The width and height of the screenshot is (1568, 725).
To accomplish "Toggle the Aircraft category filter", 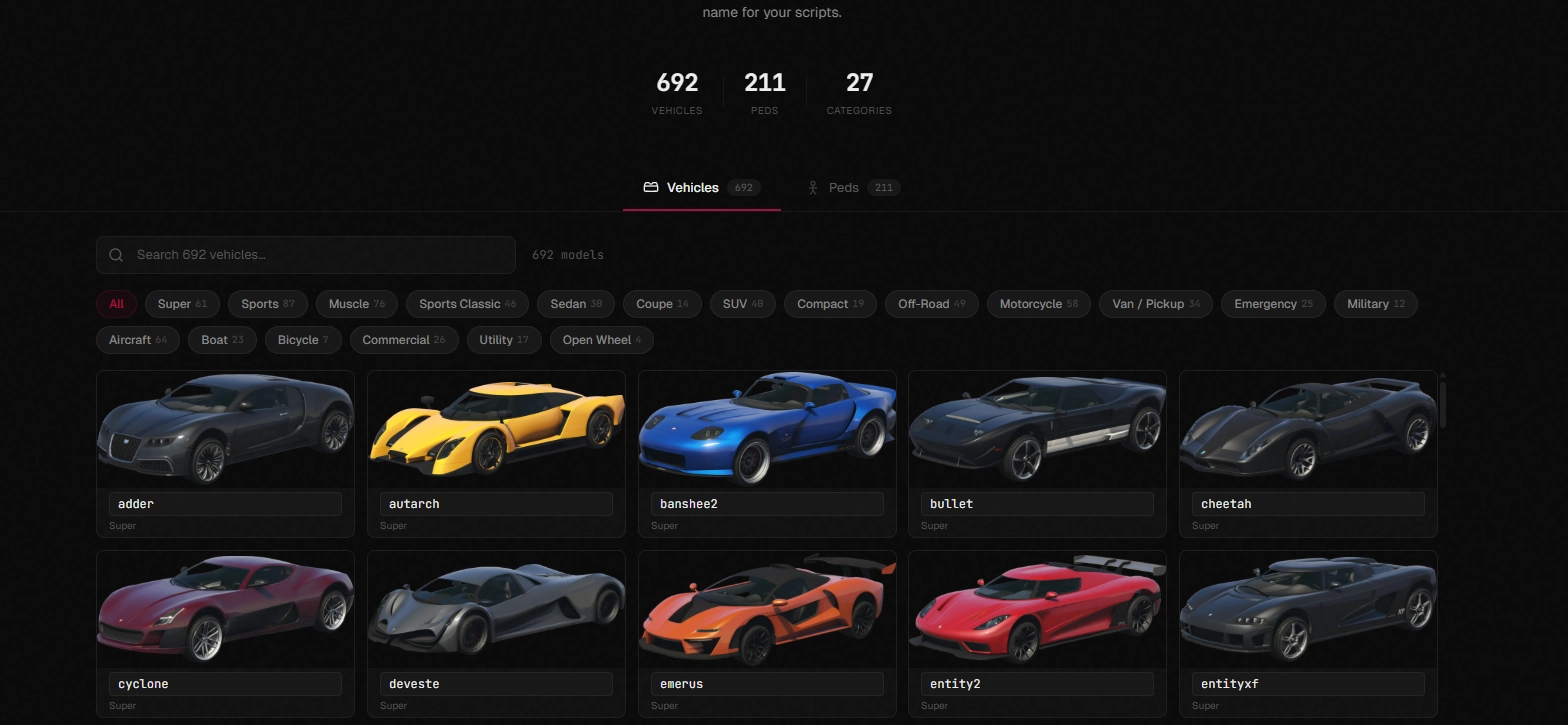I will click(x=137, y=339).
